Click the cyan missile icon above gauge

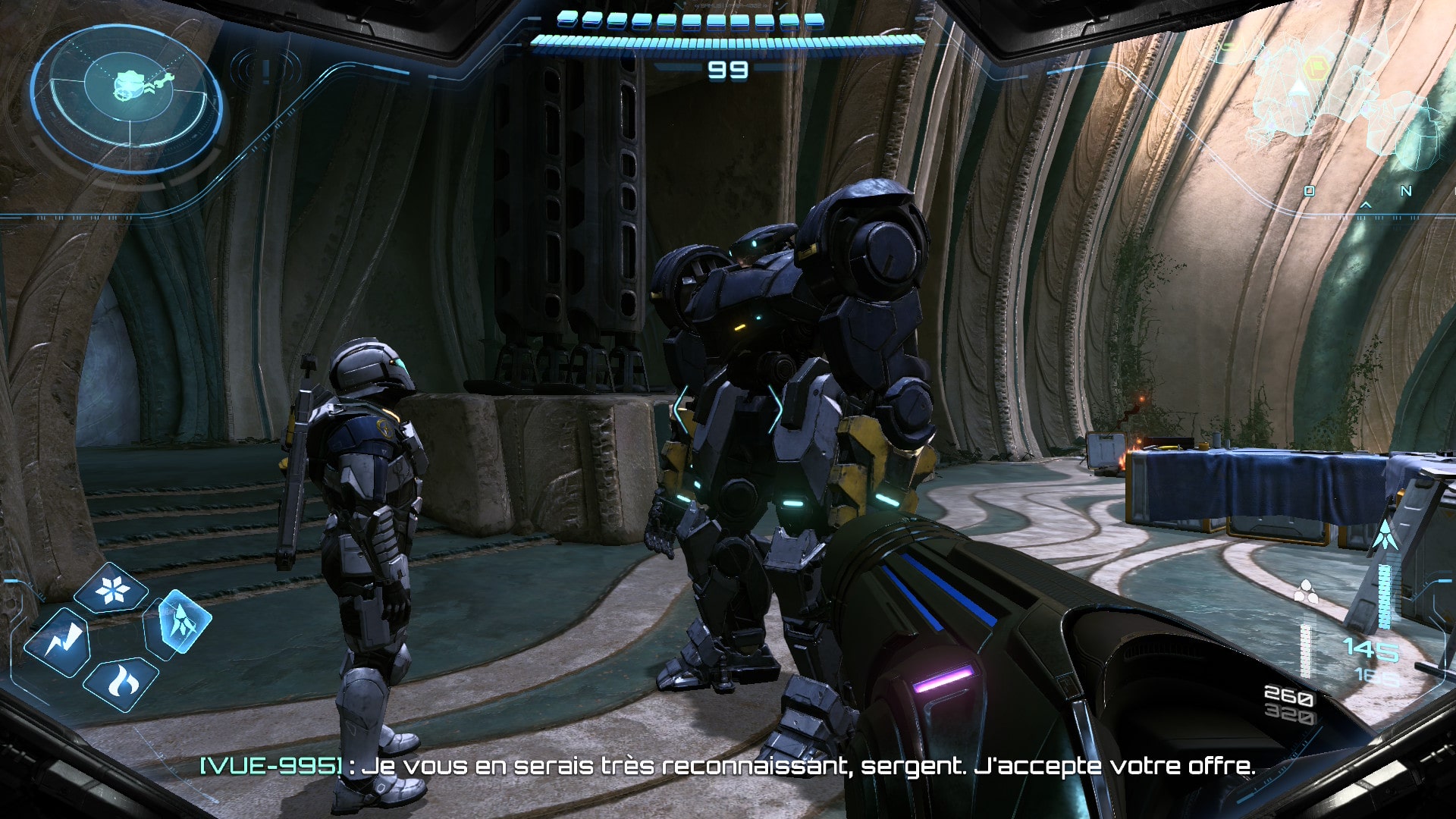[1385, 535]
